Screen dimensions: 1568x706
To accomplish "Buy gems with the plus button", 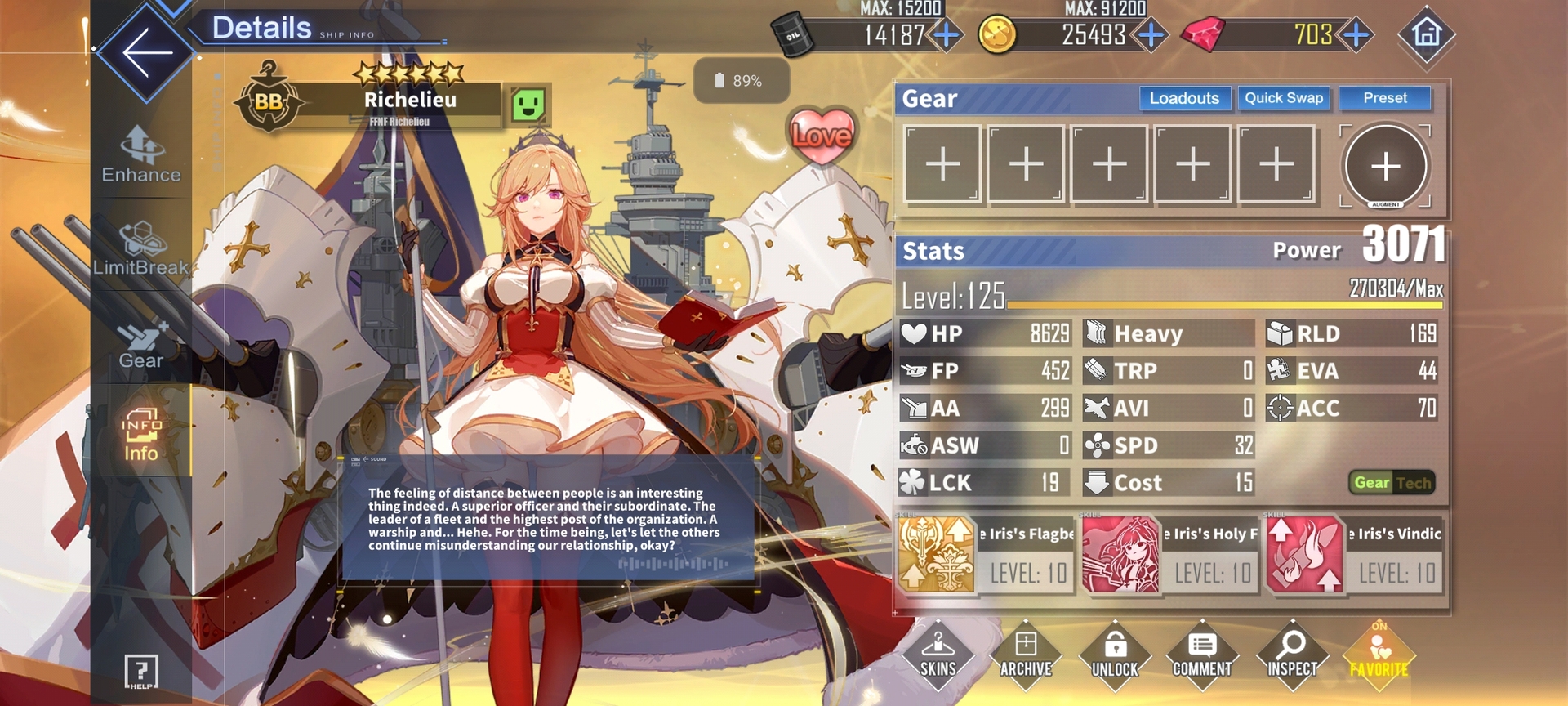I will click(1356, 35).
